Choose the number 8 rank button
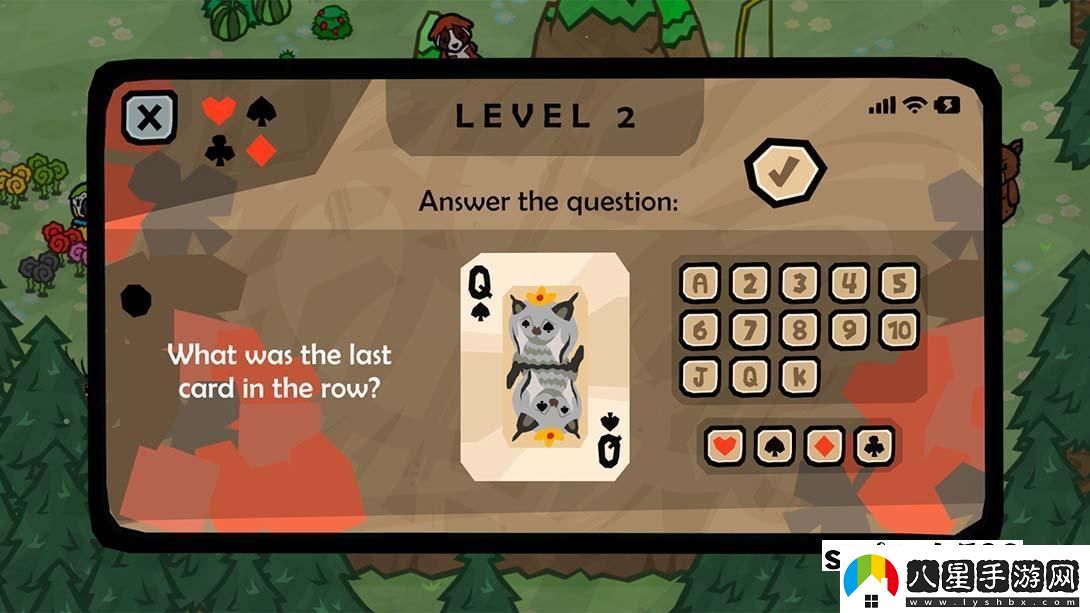 [799, 330]
